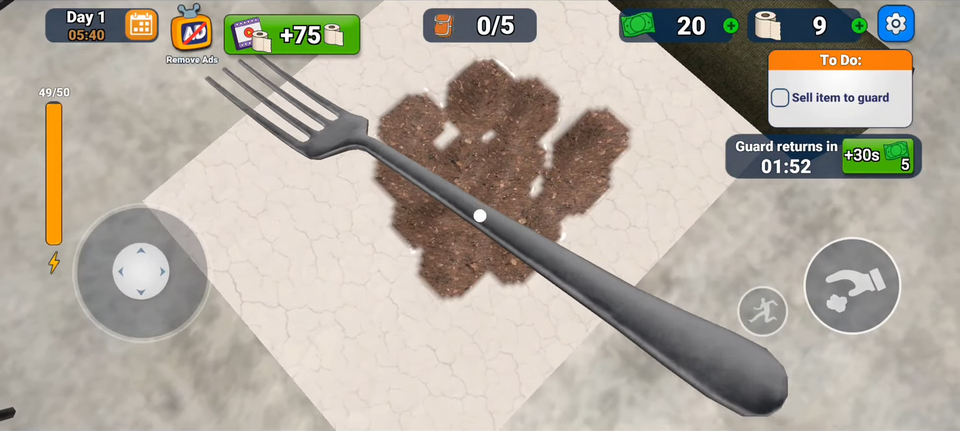Claim the +75 toilet paper video reward
Image resolution: width=960 pixels, height=431 pixels.
tap(292, 35)
